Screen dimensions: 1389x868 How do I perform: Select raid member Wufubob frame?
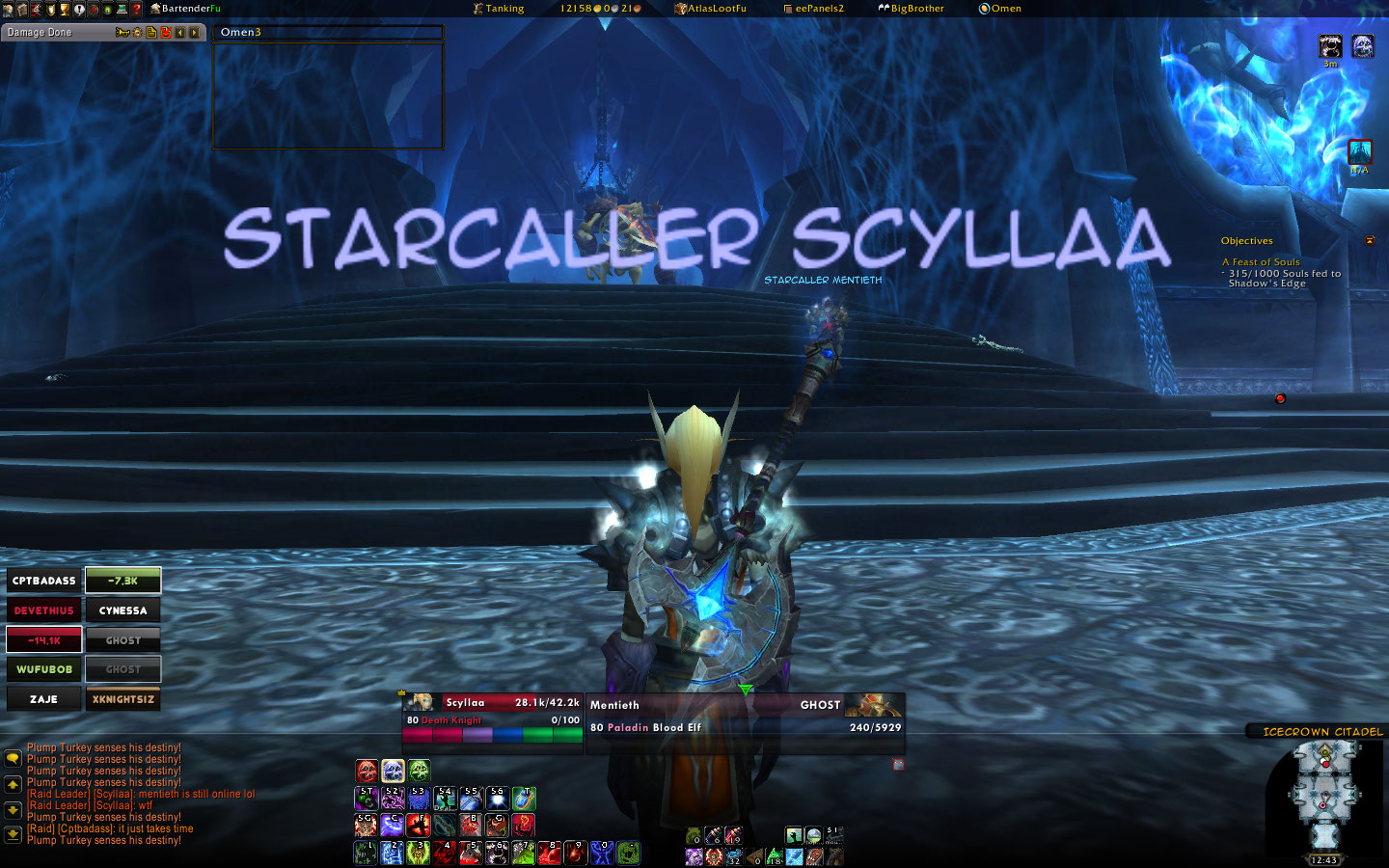tap(44, 669)
